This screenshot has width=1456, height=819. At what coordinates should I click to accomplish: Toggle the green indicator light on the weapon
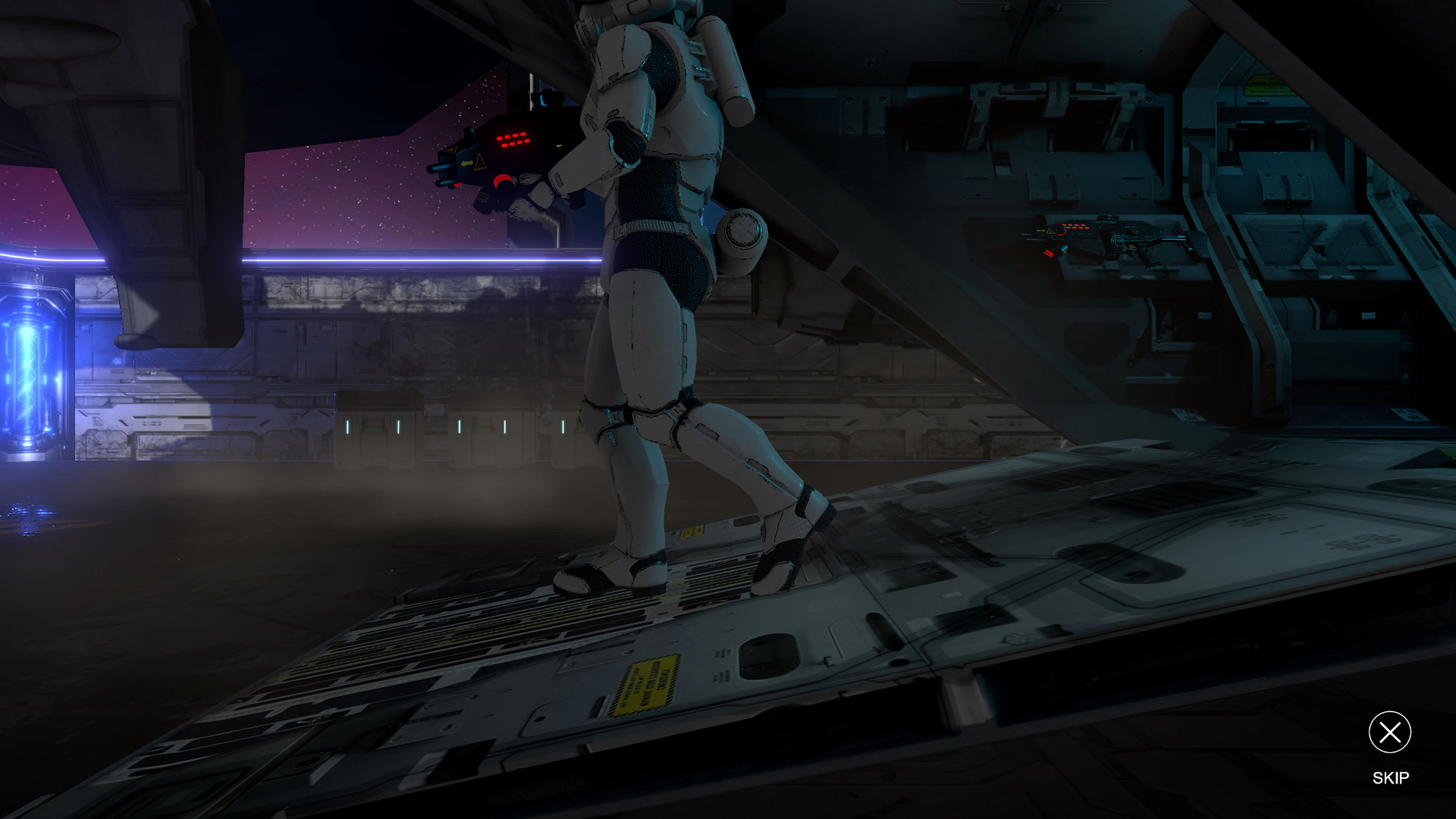pos(559,146)
